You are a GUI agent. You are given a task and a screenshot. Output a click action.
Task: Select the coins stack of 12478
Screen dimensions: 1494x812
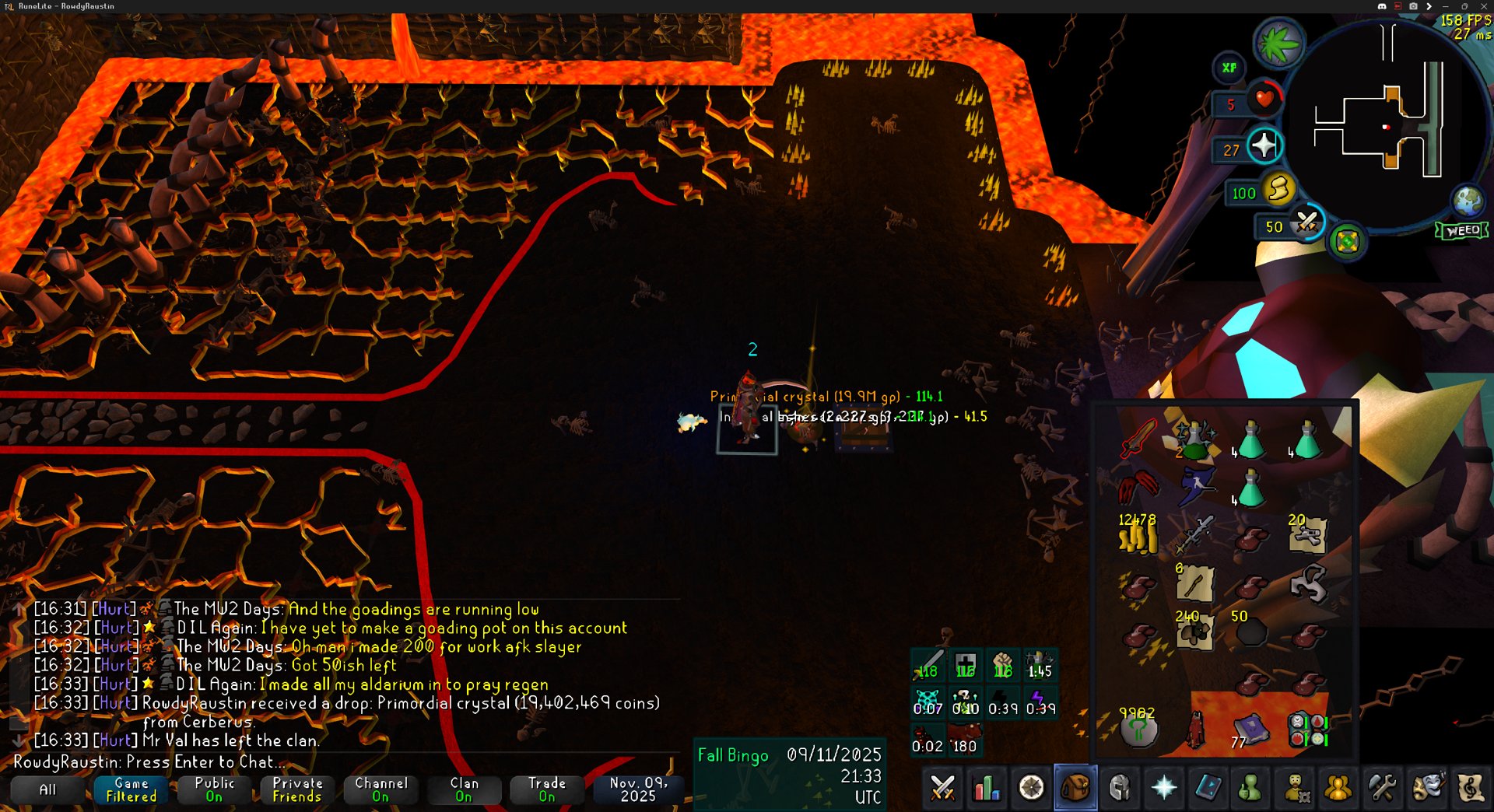(1138, 535)
